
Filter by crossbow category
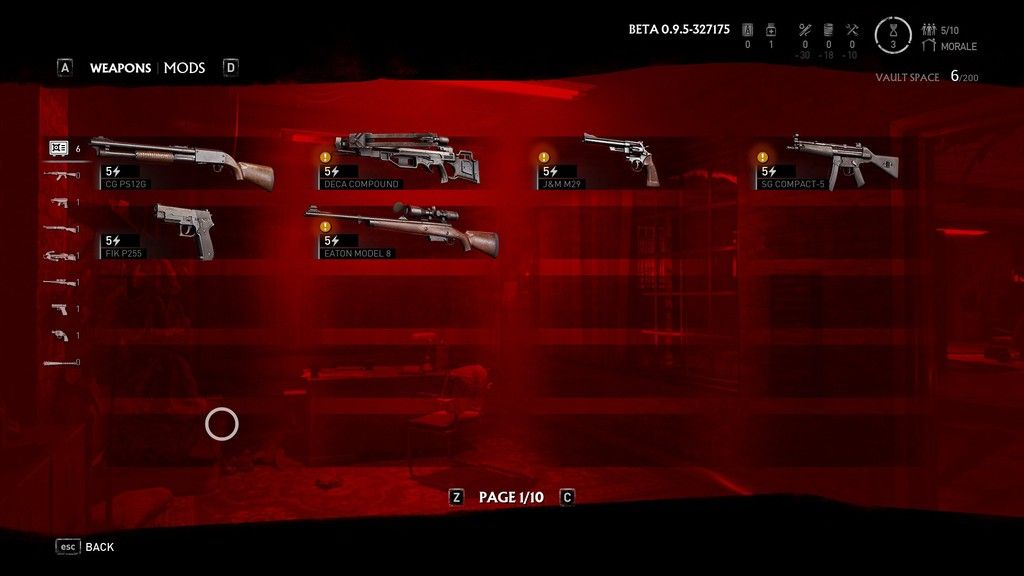[x=60, y=256]
